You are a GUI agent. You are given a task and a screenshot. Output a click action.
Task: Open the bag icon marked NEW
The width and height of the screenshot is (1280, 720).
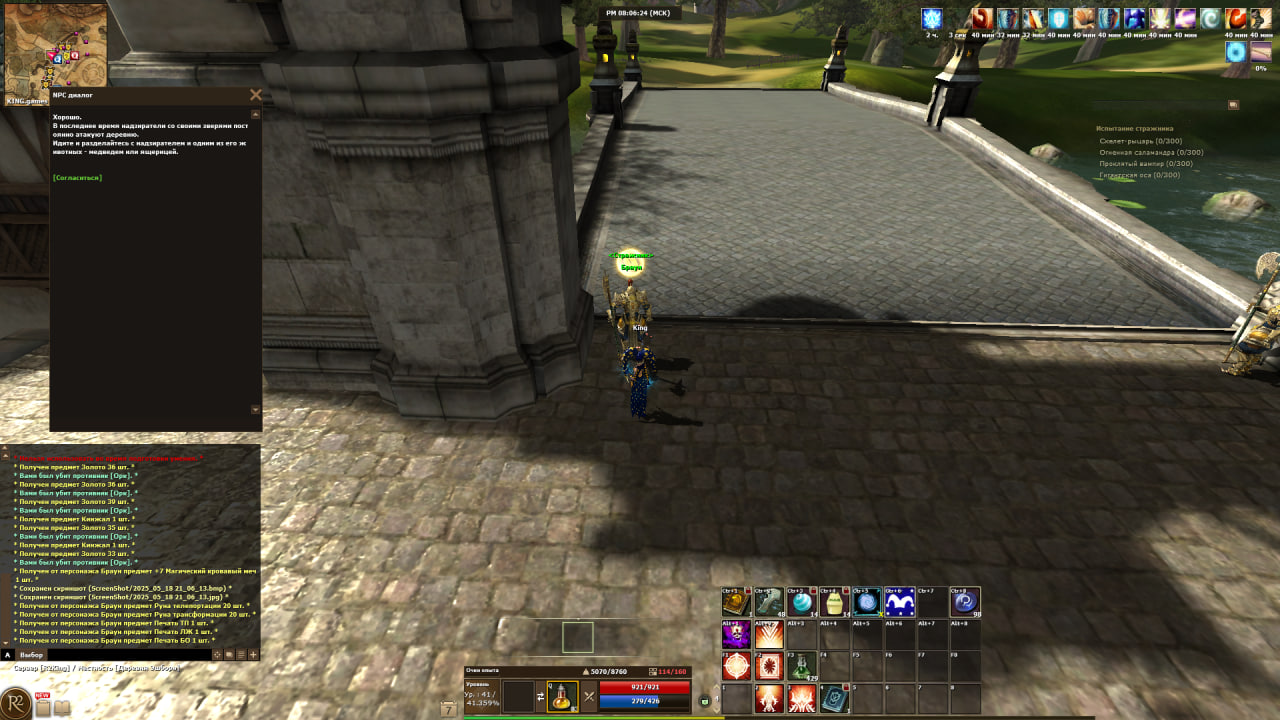[43, 707]
